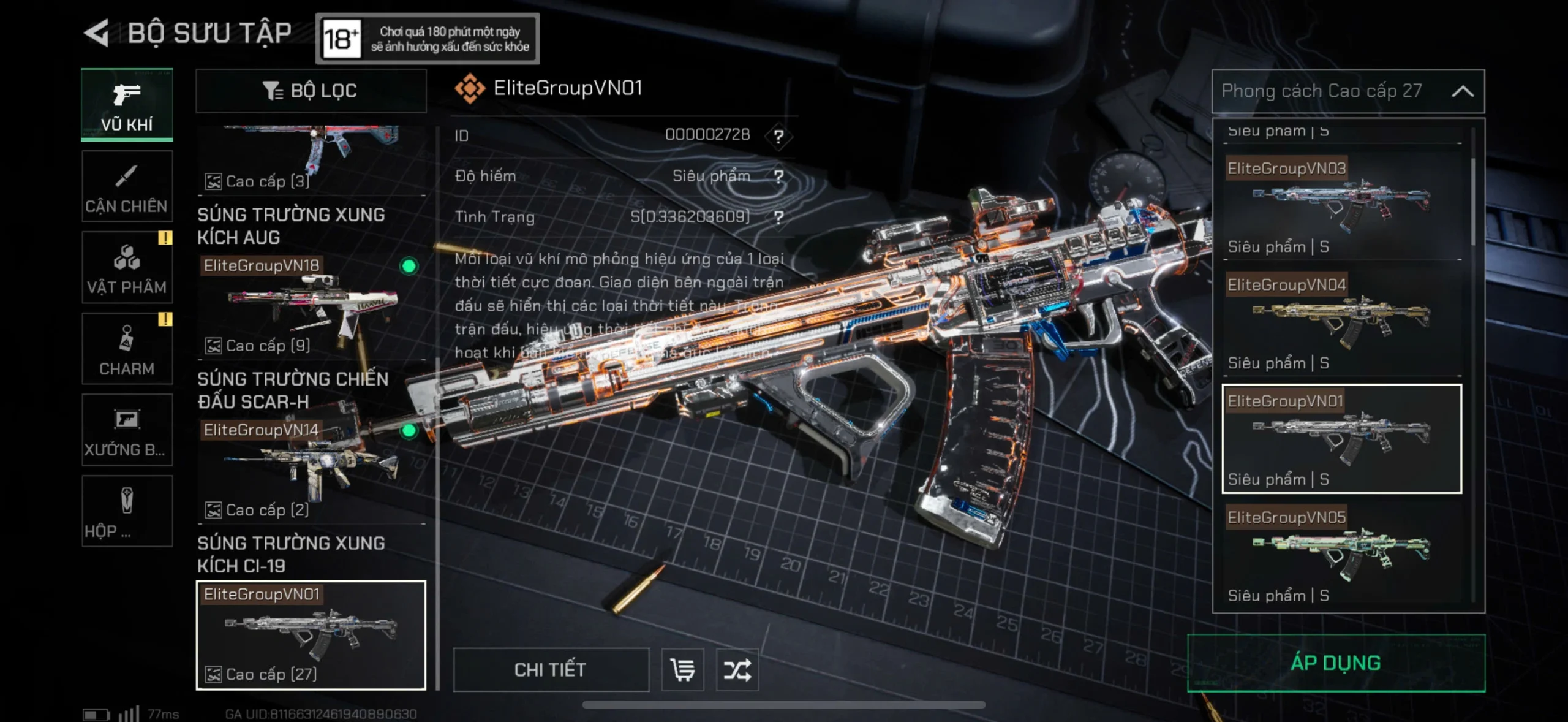Click the shopping cart icon beside CHI TIẾT
1568x722 pixels.
tap(682, 670)
